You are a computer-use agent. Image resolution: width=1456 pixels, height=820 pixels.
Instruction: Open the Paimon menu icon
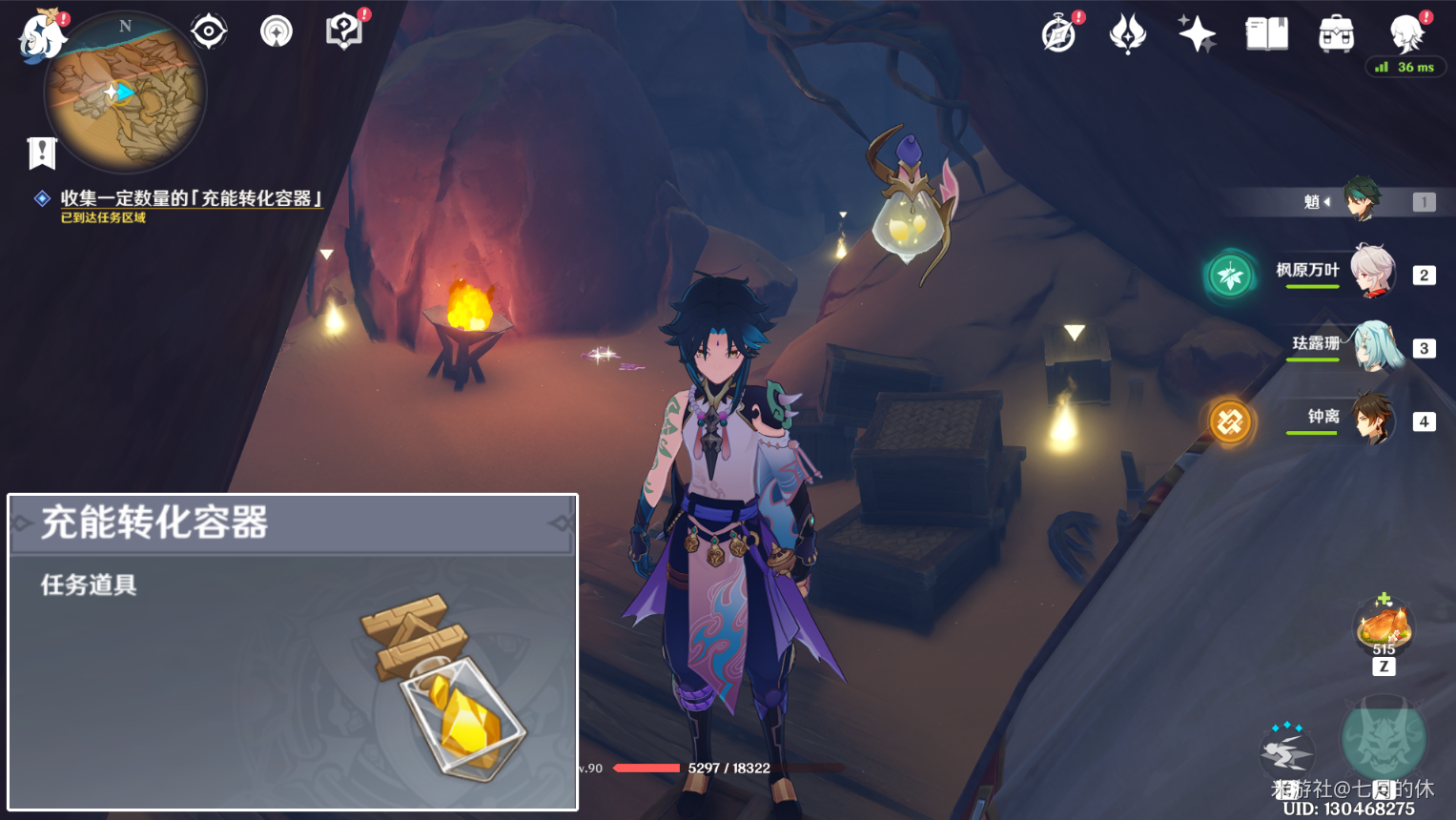click(x=42, y=36)
